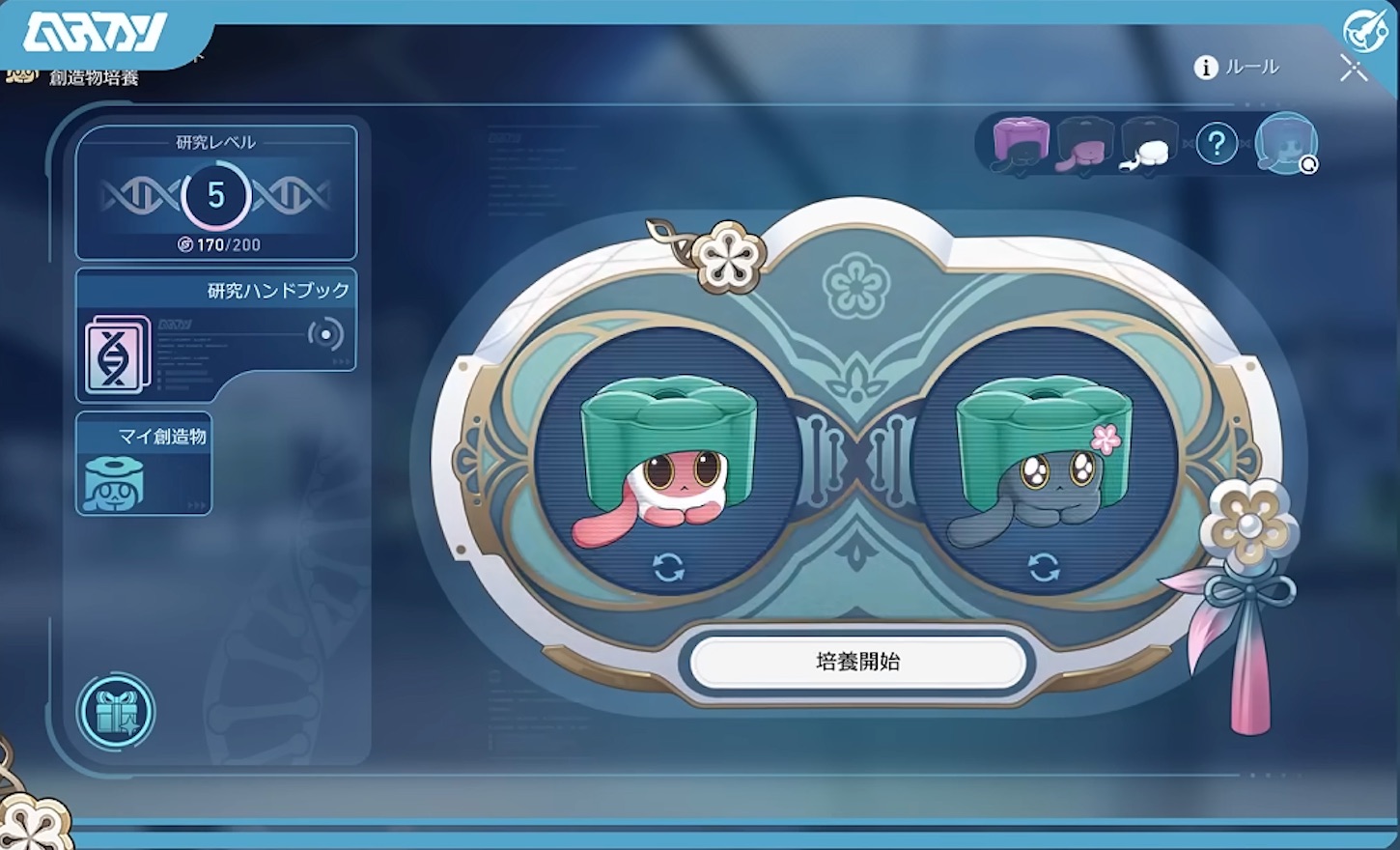Open the unknown offspring question mark slot
Screen dimensions: 1400x850
pyautogui.click(x=1217, y=143)
